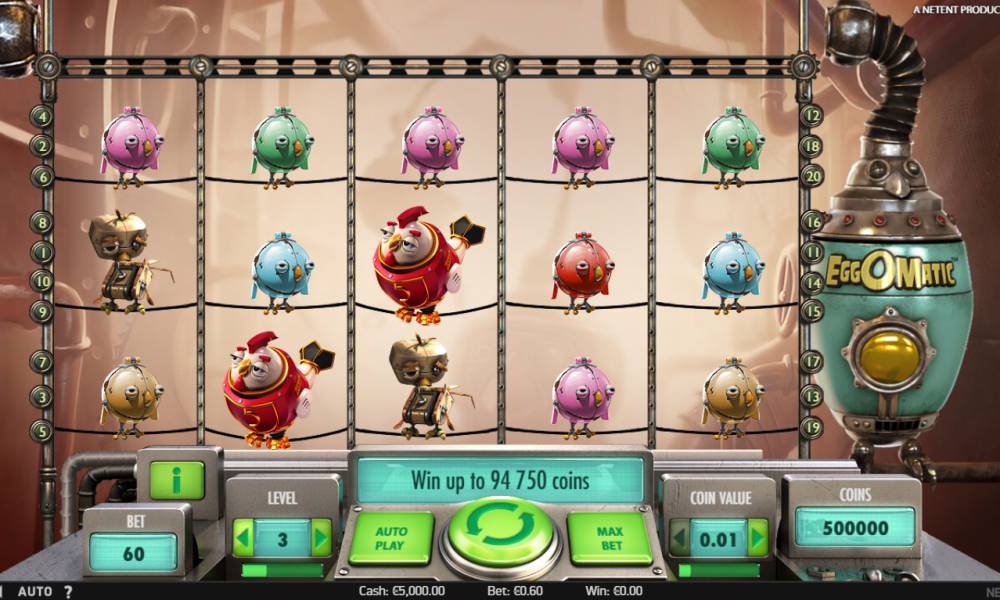Increase the bet level
This screenshot has width=1000, height=600.
321,538
